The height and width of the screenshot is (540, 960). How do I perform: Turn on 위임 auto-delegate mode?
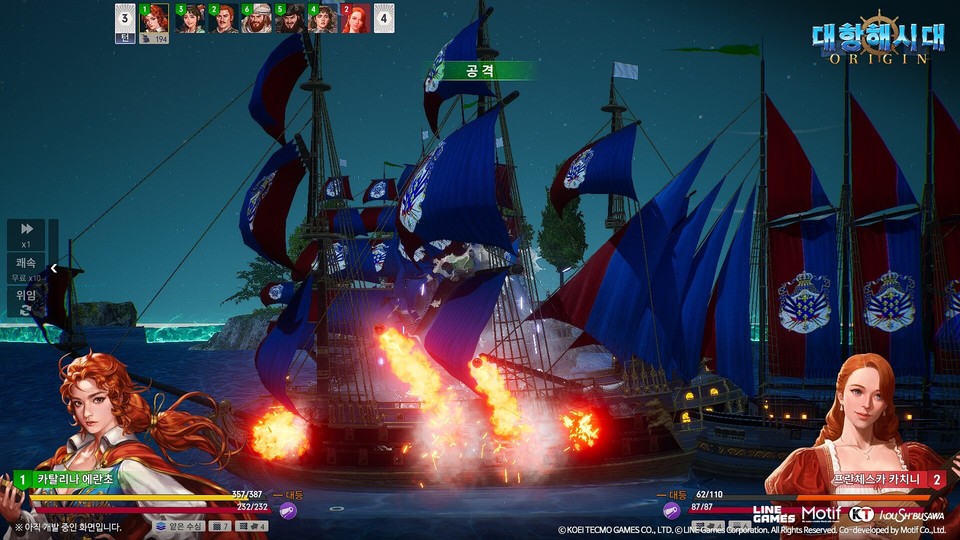click(26, 301)
